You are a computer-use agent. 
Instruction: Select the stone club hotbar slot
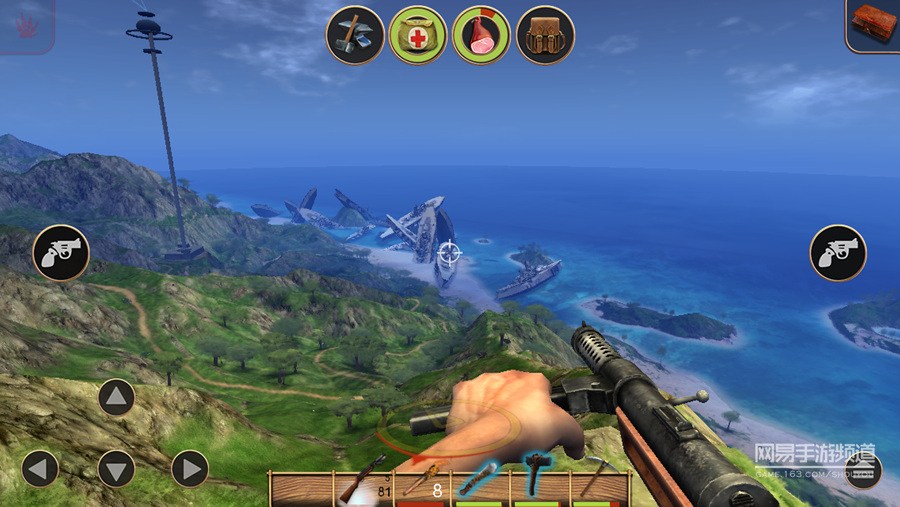(x=479, y=481)
